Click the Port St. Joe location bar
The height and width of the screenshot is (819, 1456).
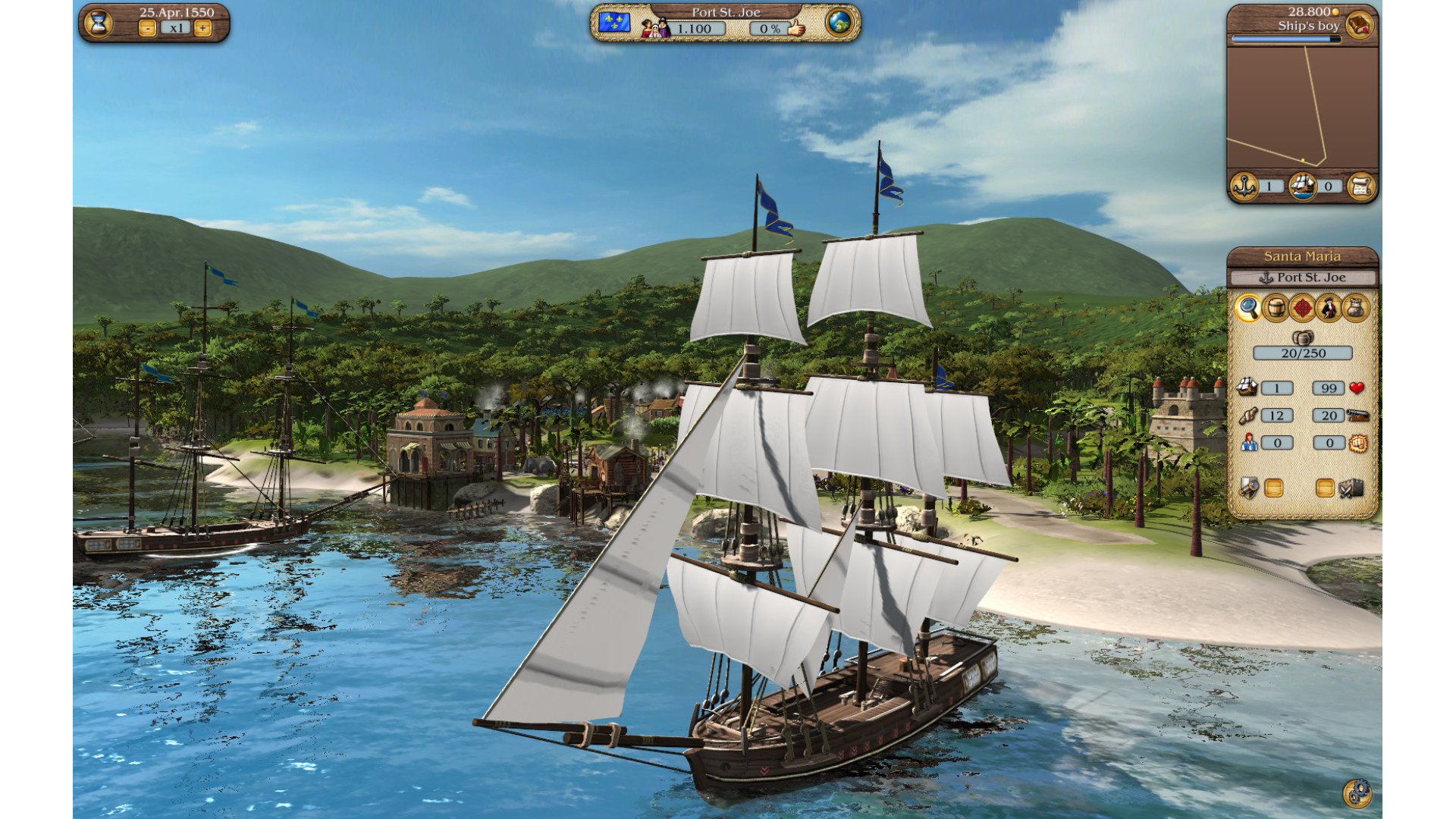pos(1302,278)
